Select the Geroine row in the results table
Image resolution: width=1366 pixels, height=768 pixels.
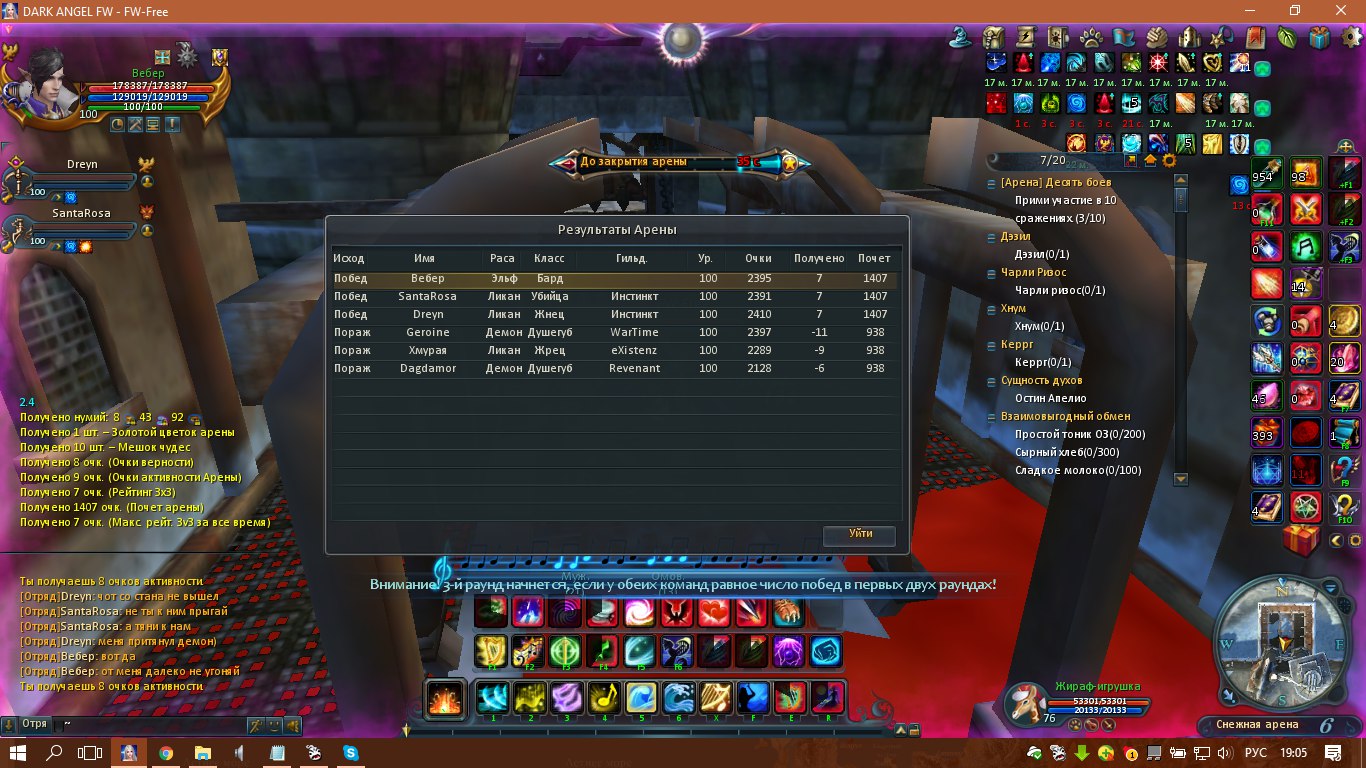point(616,332)
